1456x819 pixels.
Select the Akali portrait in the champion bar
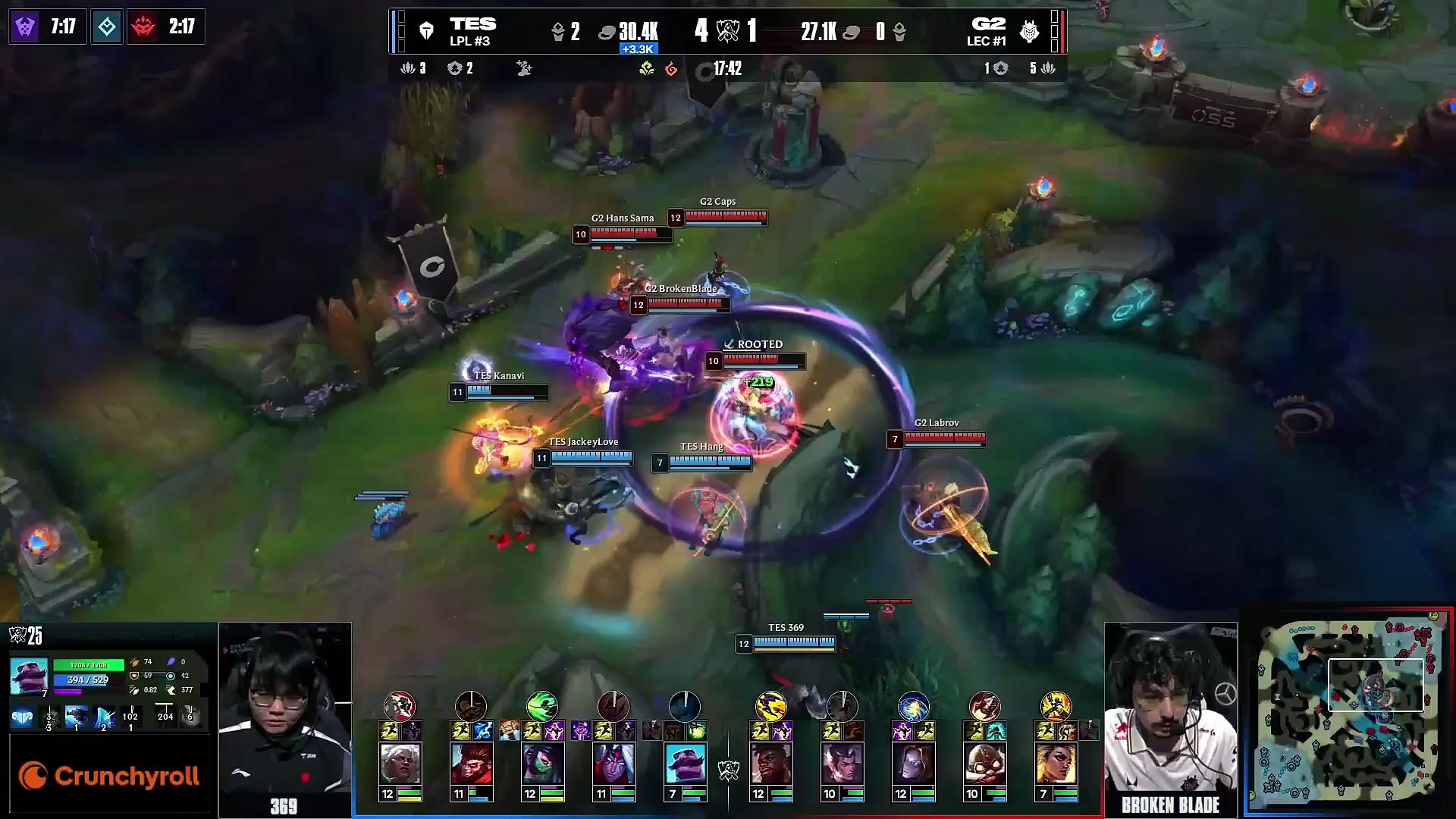[543, 764]
